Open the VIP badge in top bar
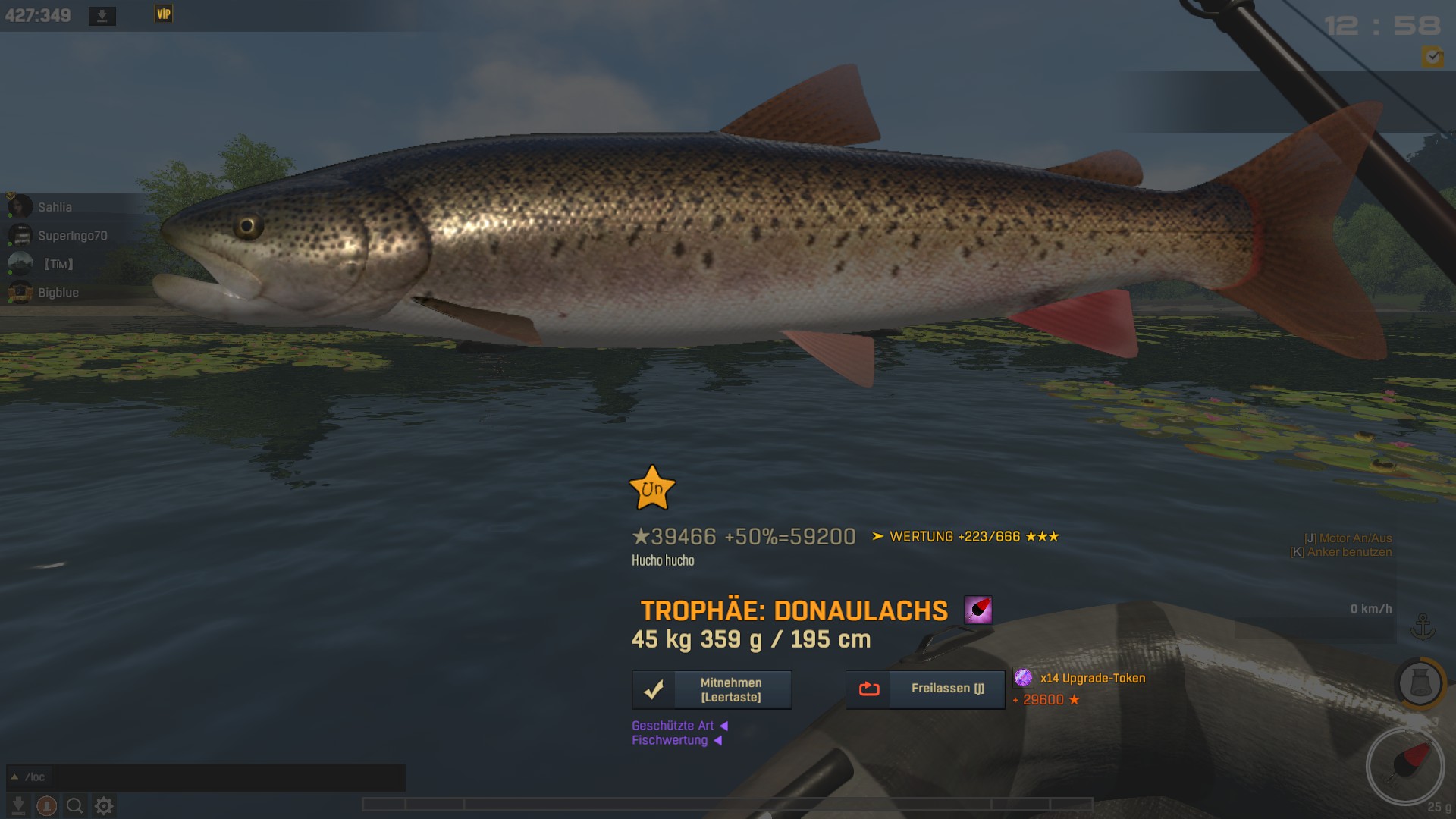This screenshot has width=1456, height=819. [164, 14]
